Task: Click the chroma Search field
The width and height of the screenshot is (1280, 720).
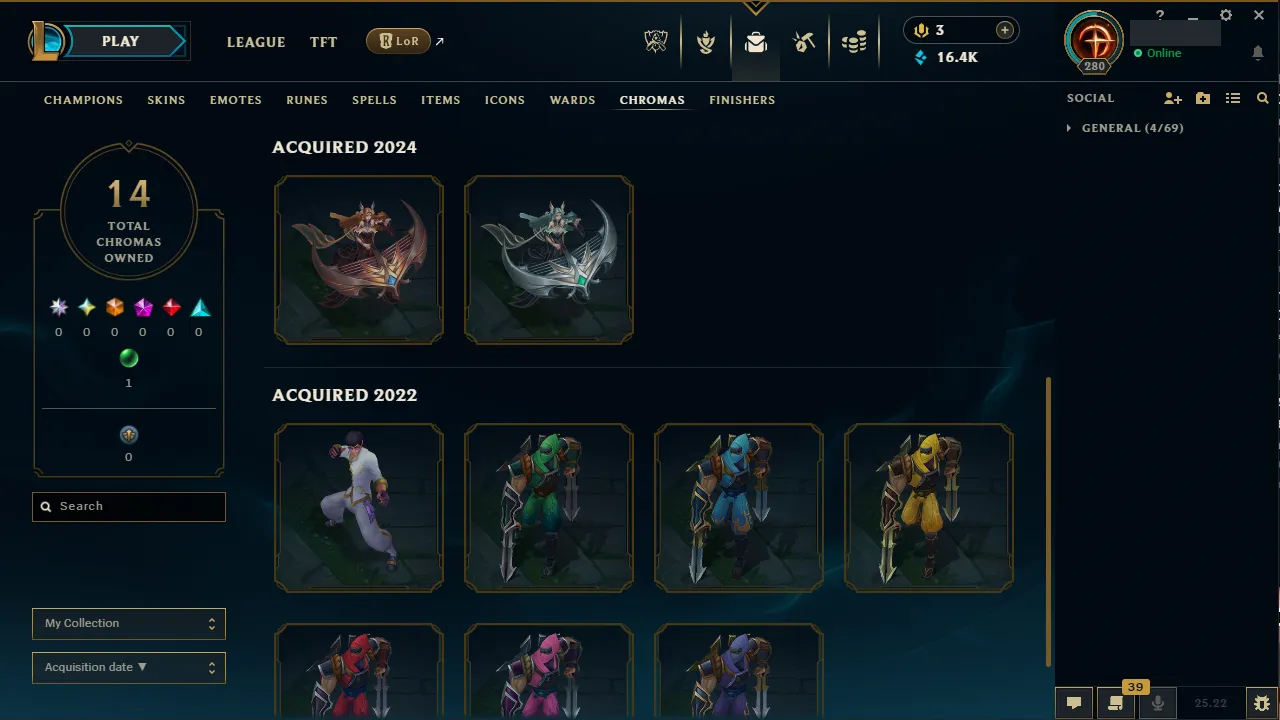Action: (x=128, y=506)
